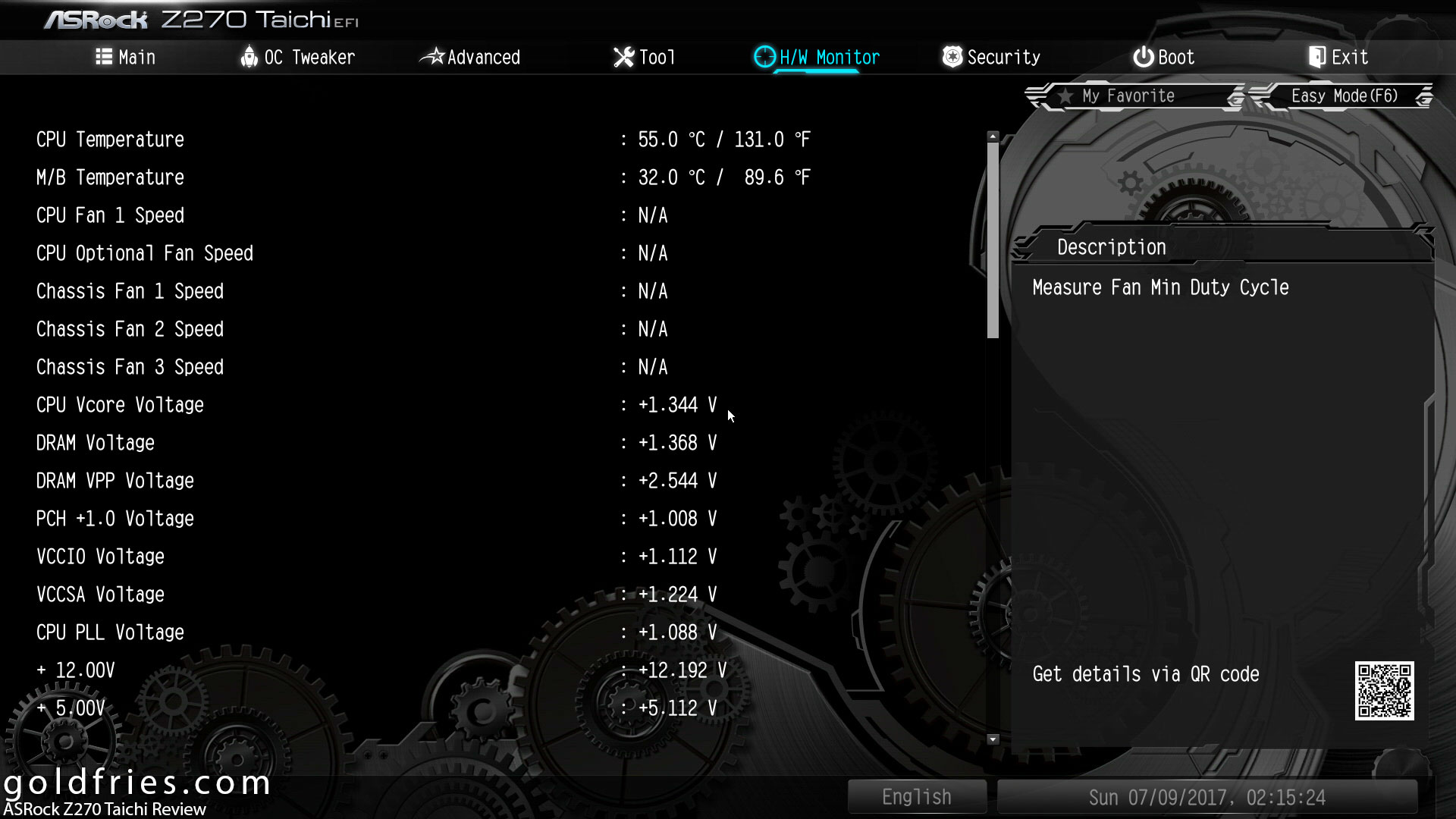Click the QR code image
This screenshot has width=1456, height=819.
1384,691
